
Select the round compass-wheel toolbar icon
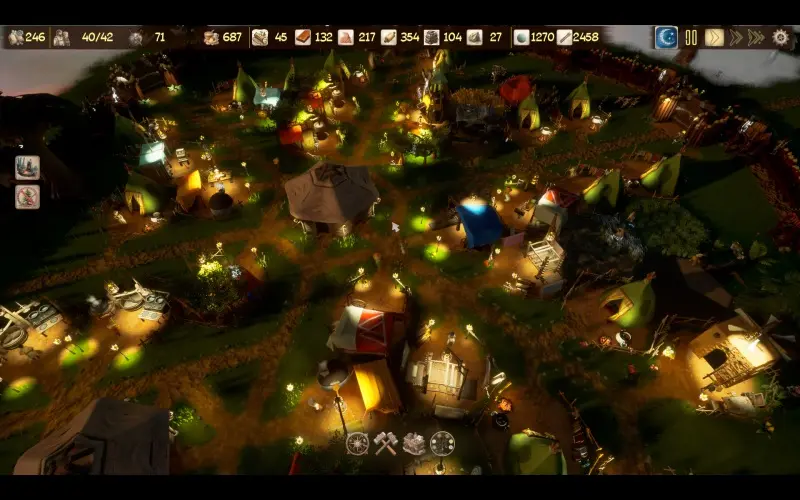pyautogui.click(x=358, y=443)
